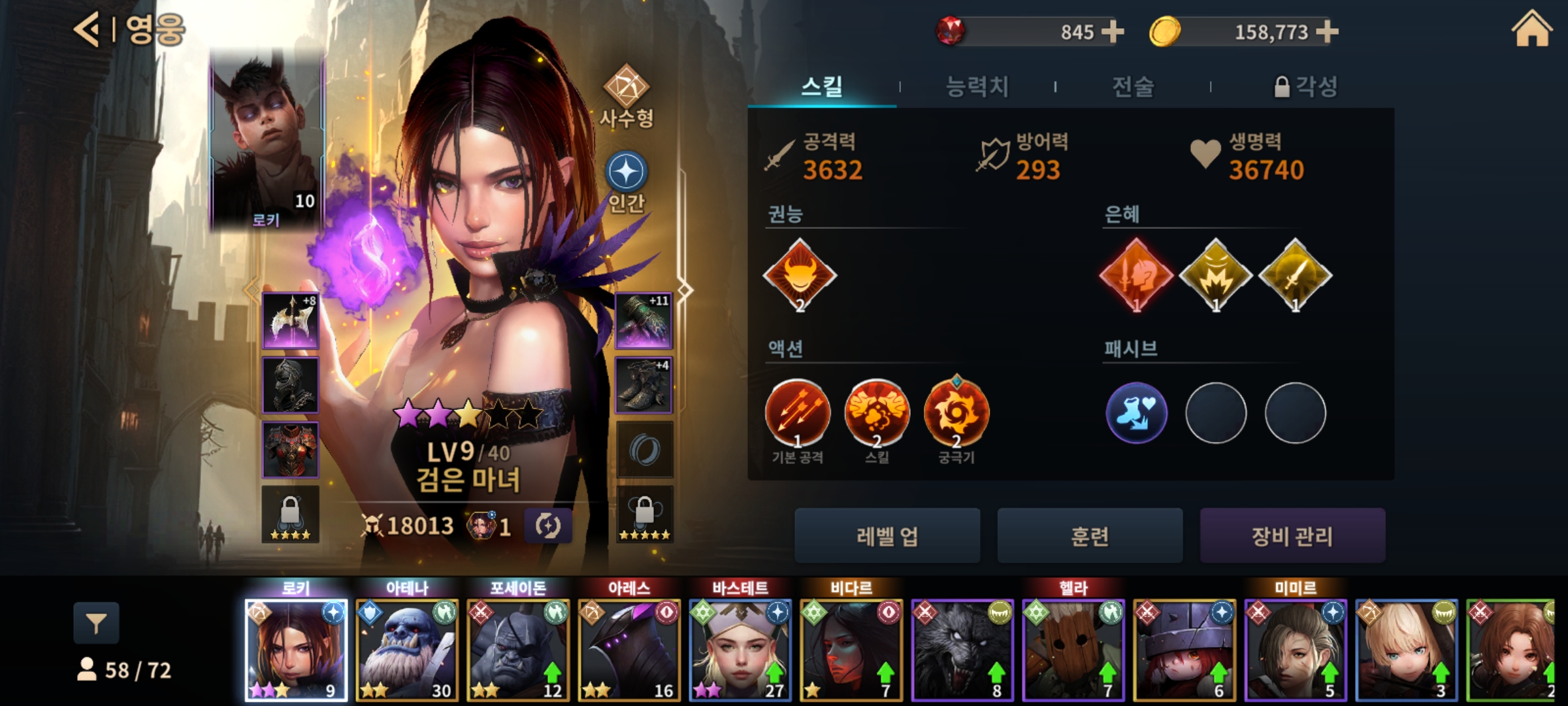Choose 바스테트 from the hero list
Viewport: 1568px width, 706px height.
click(x=740, y=648)
